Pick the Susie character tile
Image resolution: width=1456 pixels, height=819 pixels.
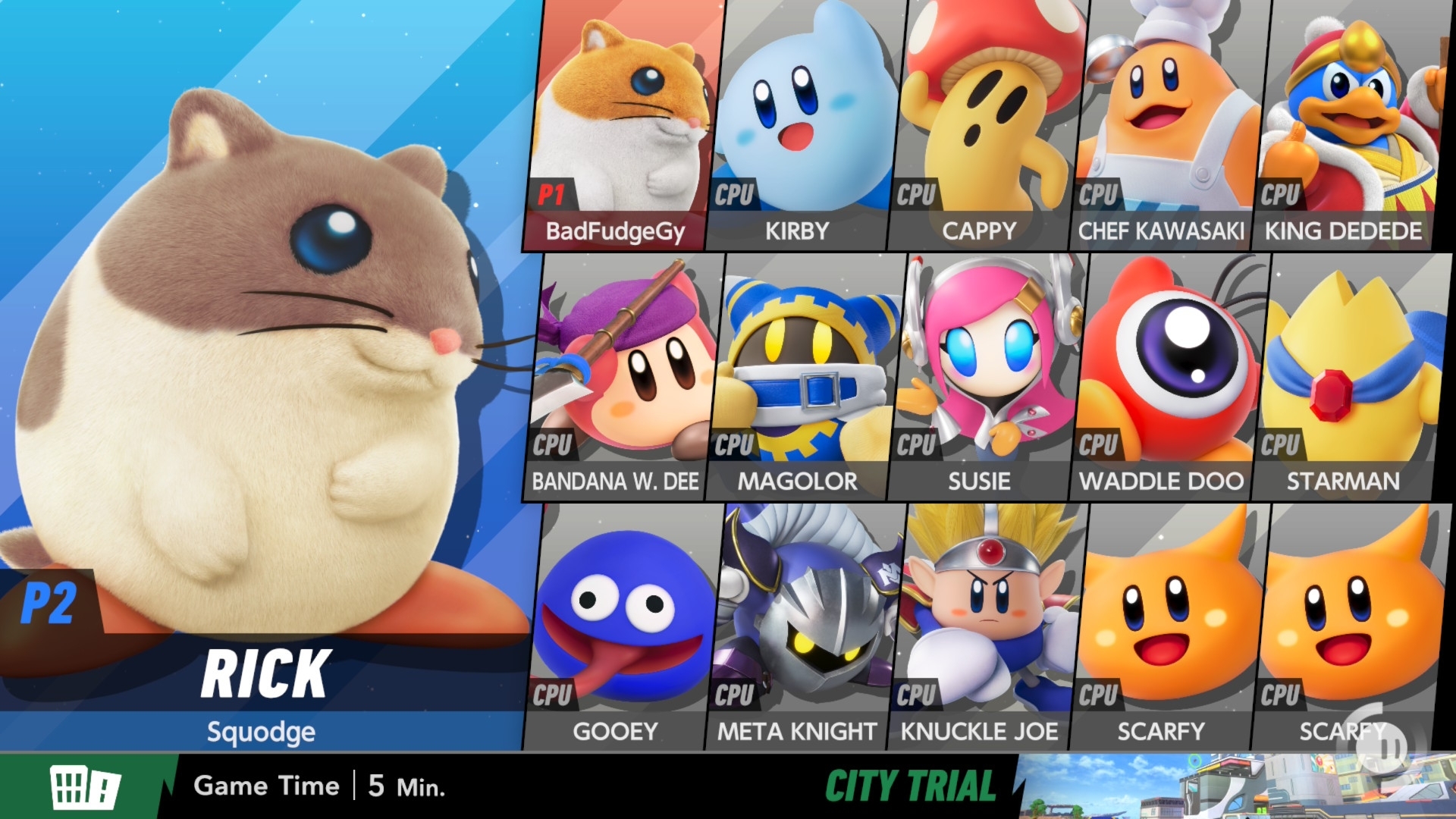tap(986, 375)
